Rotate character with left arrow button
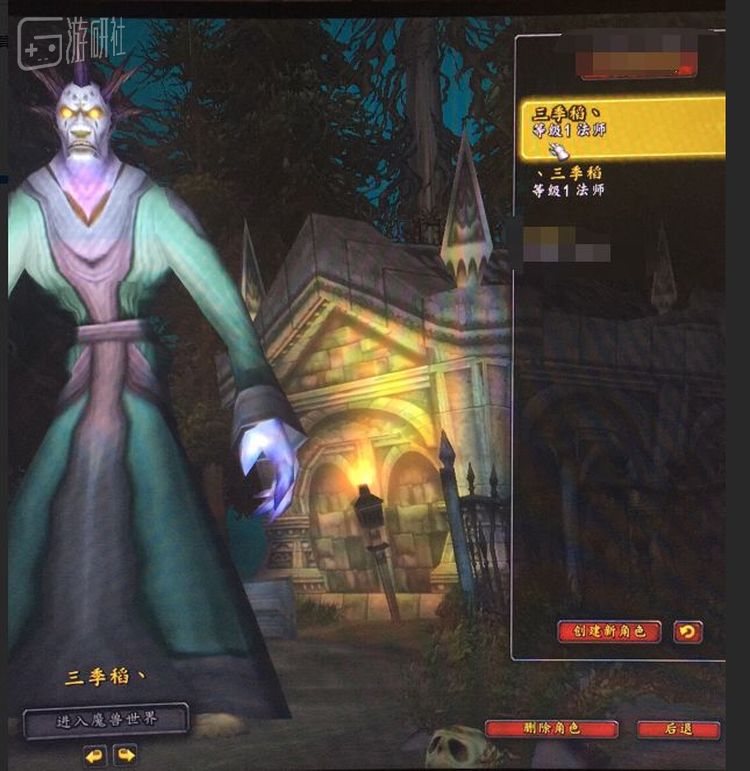 [95, 754]
